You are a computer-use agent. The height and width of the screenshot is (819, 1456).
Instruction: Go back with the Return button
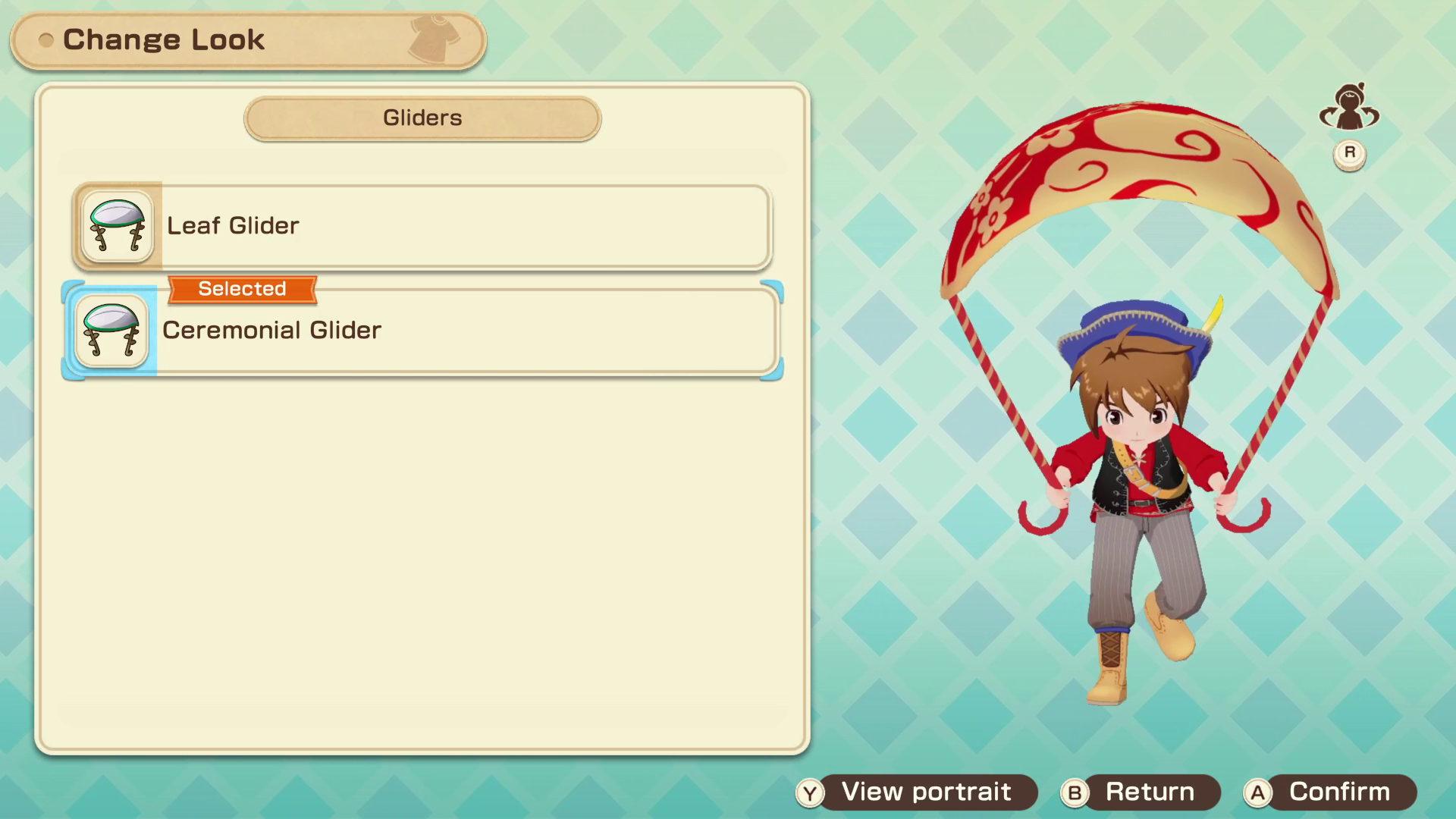click(x=1141, y=792)
